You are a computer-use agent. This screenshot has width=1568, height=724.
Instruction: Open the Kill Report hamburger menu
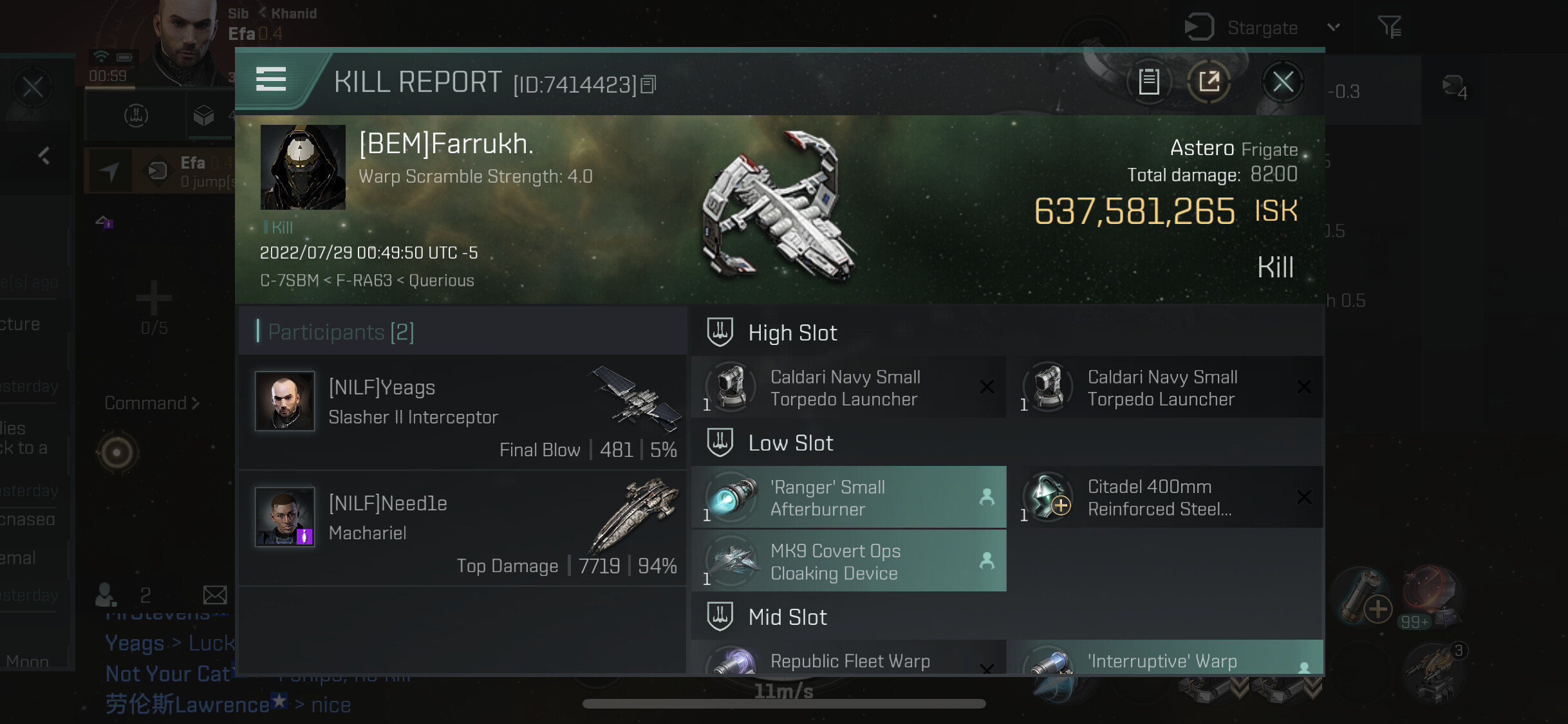pos(271,80)
